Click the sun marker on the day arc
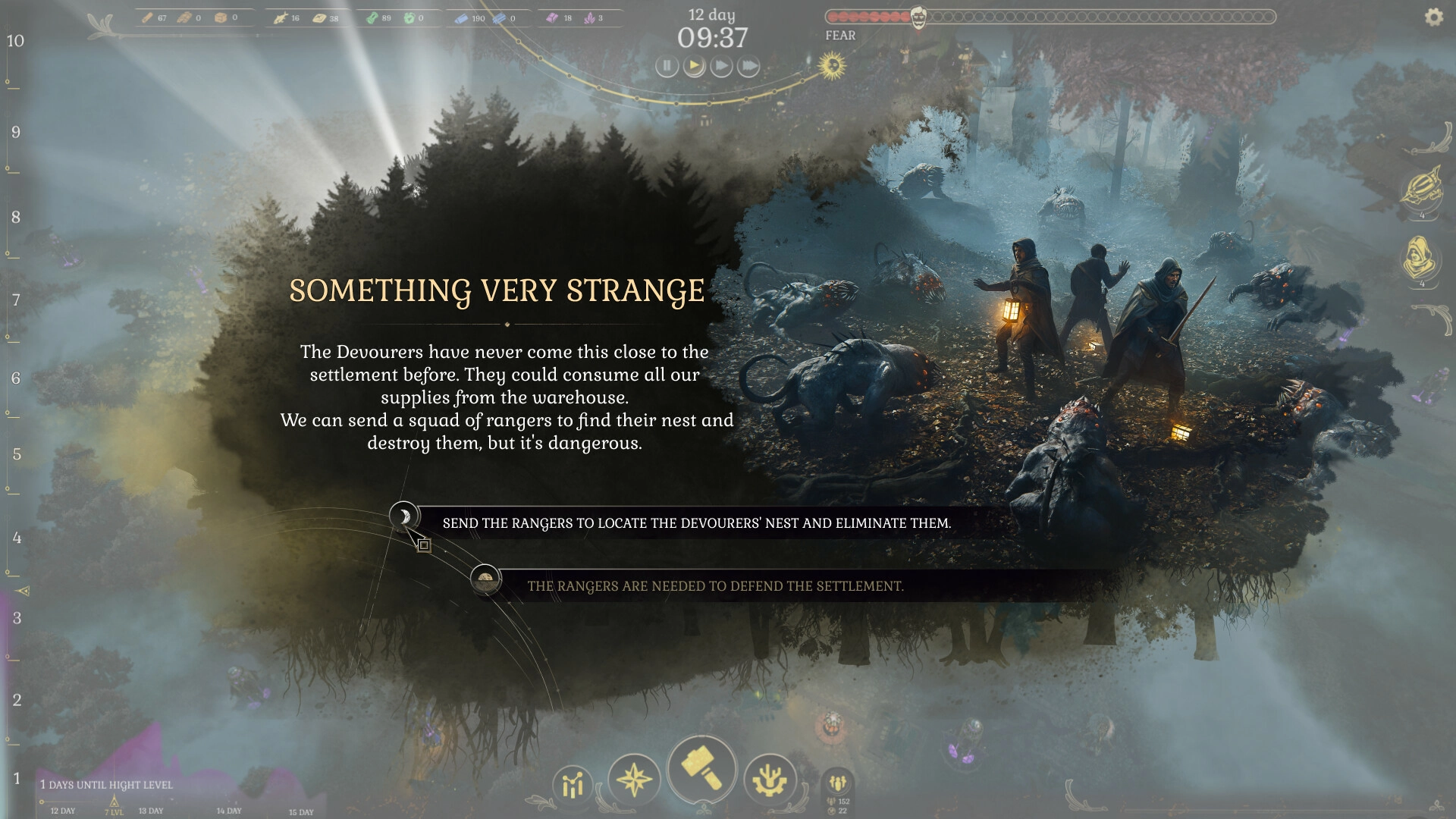1456x819 pixels. [x=832, y=66]
